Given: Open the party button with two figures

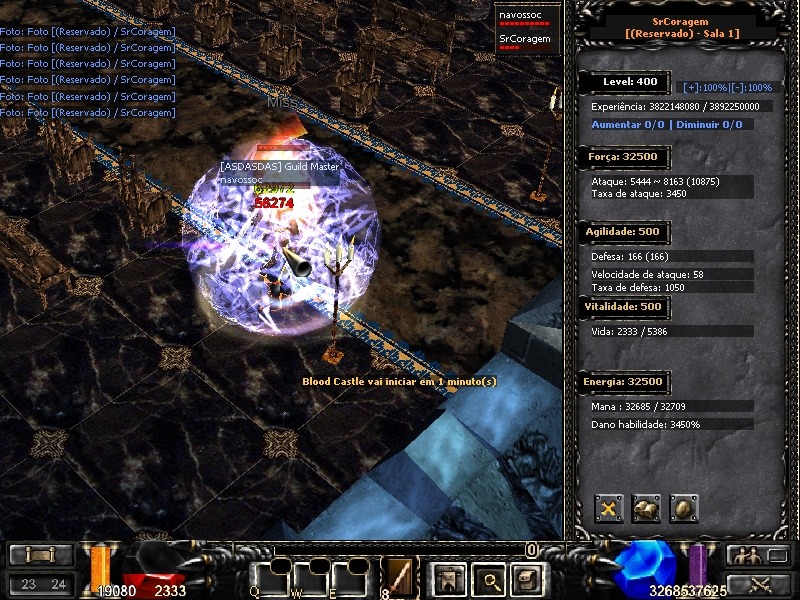Looking at the screenshot, I should click(759, 555).
